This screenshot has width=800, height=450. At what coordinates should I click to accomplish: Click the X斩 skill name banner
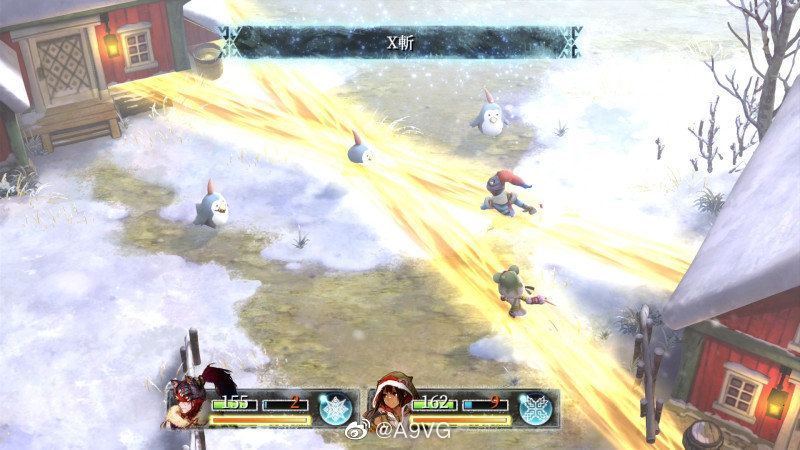point(400,42)
